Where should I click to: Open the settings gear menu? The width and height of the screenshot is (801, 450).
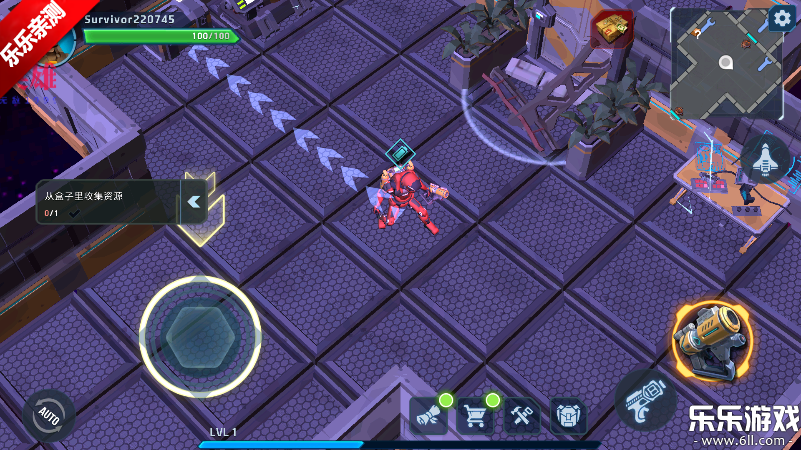coord(780,19)
